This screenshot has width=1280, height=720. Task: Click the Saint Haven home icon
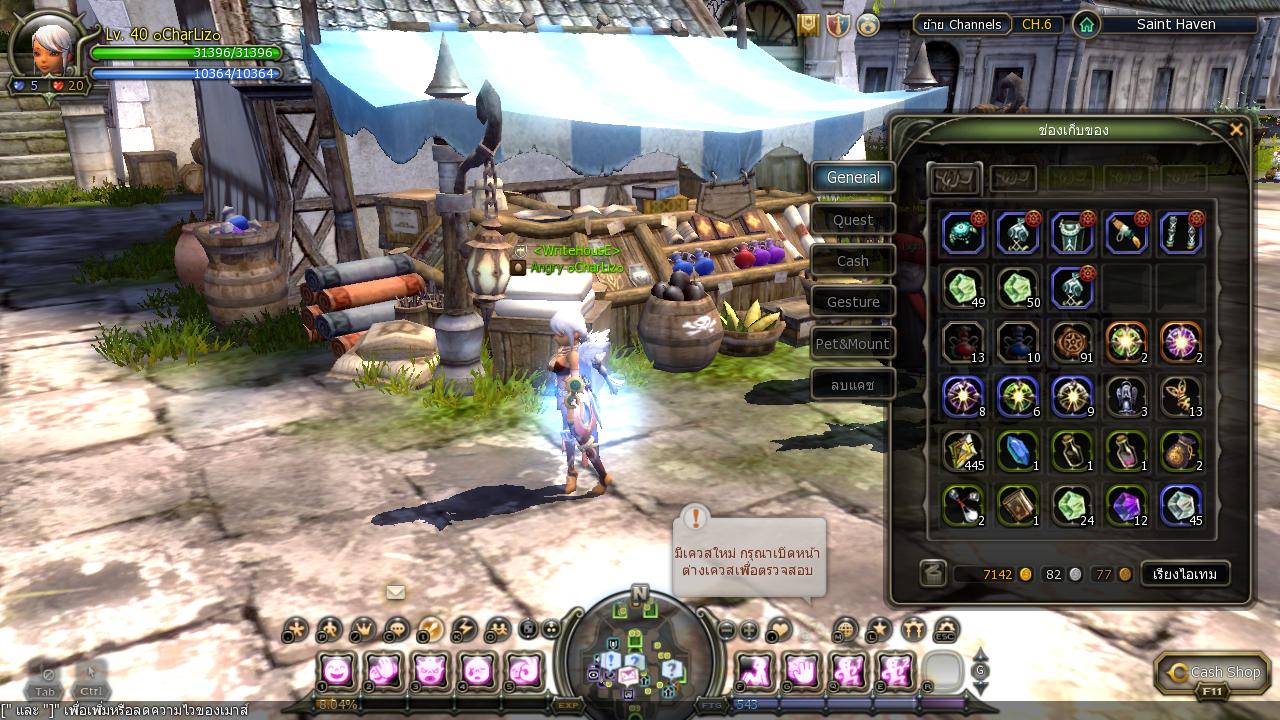1086,25
